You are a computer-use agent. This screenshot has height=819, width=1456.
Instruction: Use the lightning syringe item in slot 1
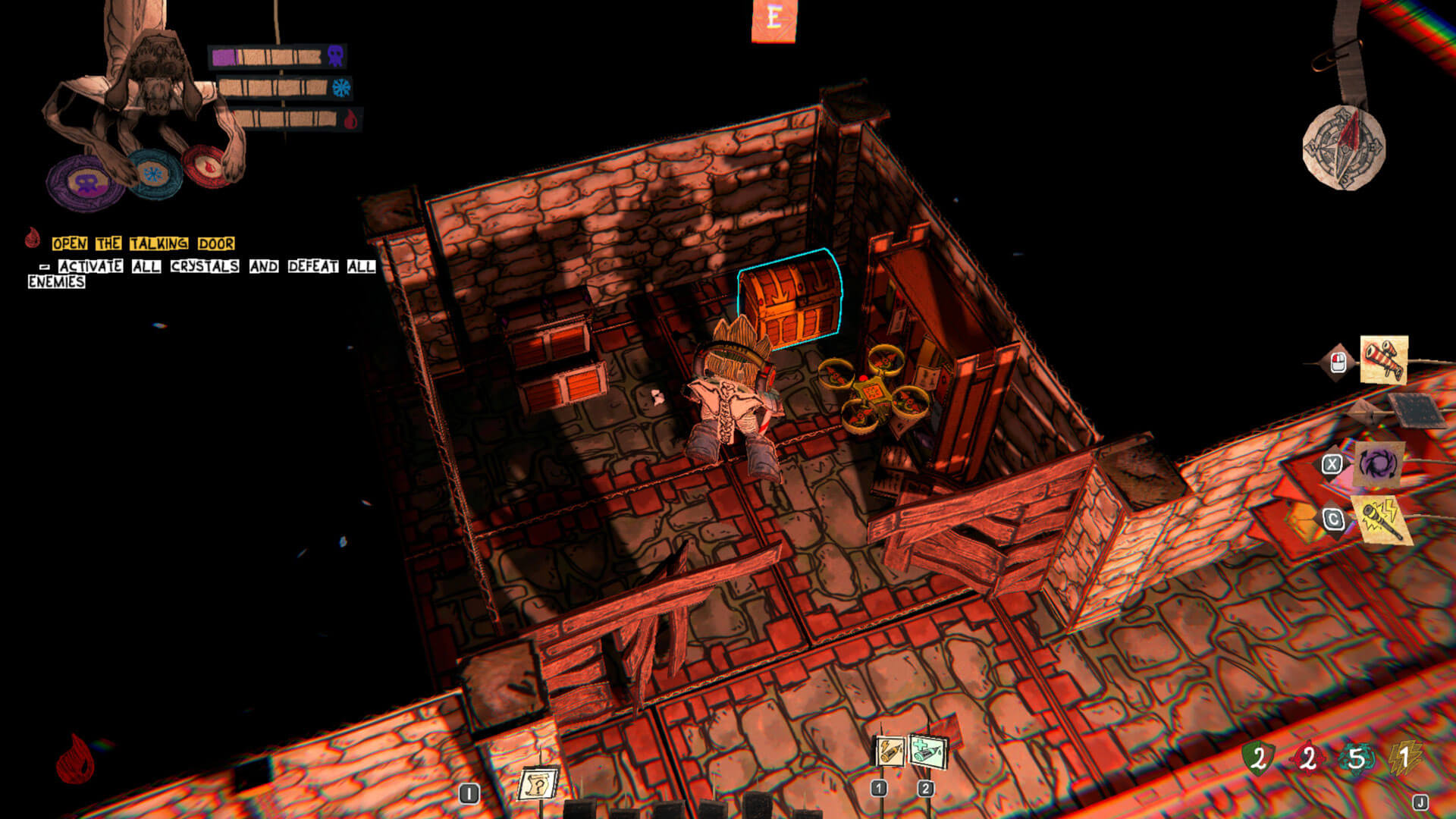pyautogui.click(x=890, y=752)
